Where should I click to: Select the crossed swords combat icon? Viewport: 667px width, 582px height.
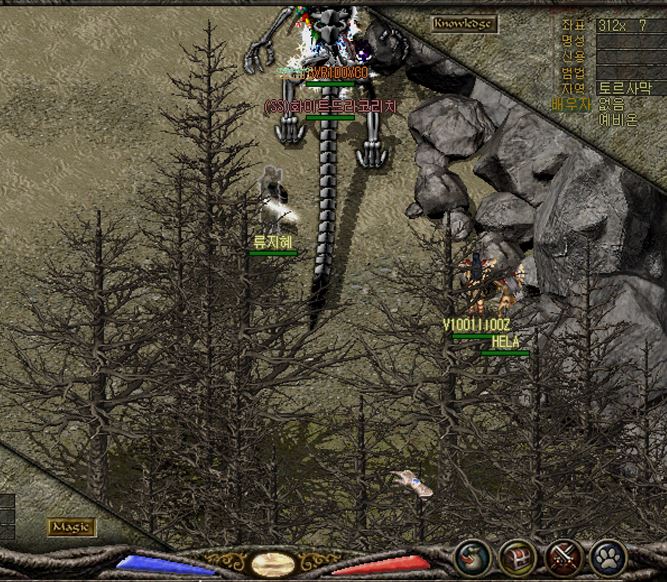tap(563, 556)
